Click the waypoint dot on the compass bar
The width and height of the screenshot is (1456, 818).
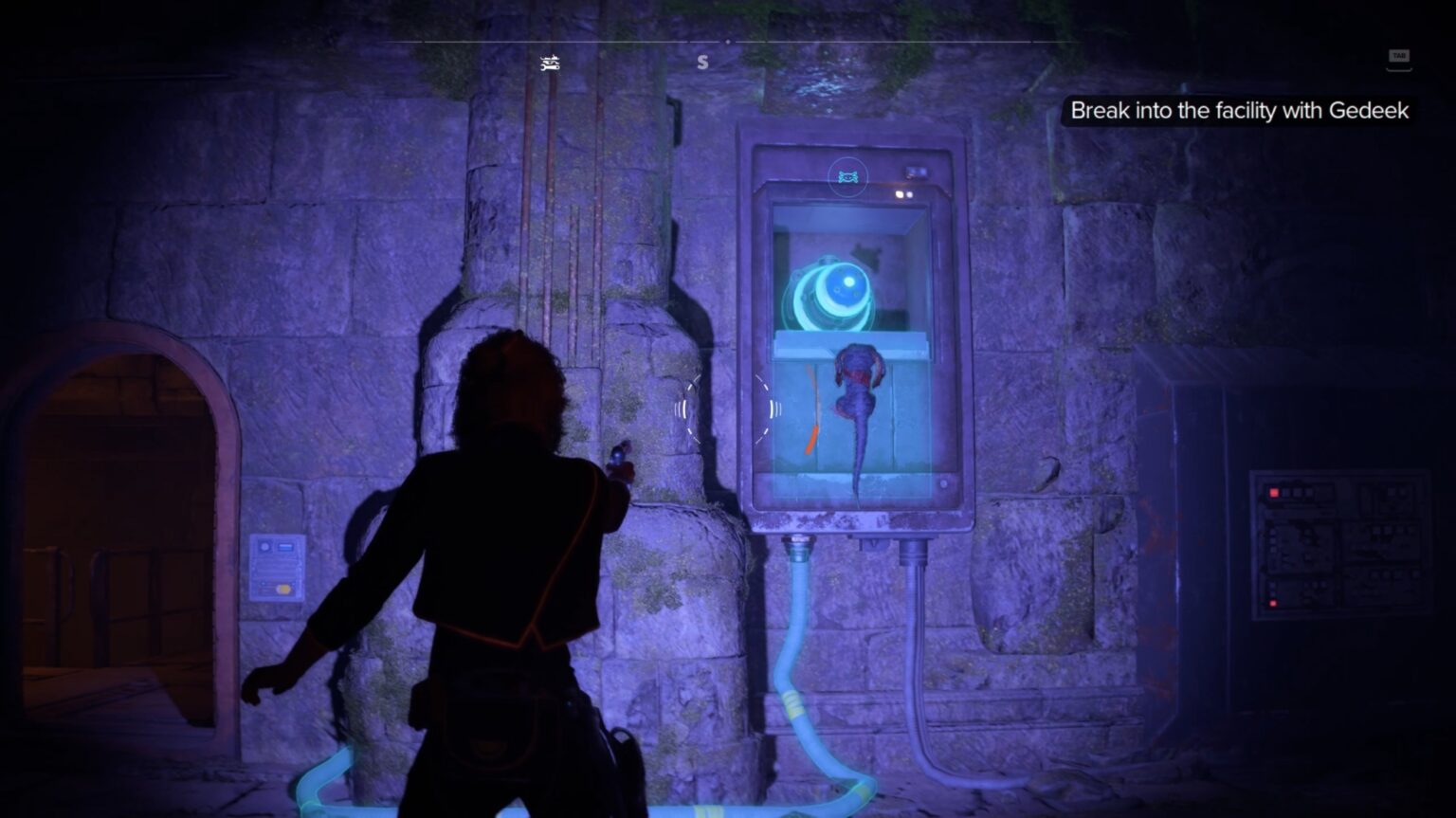[728, 42]
